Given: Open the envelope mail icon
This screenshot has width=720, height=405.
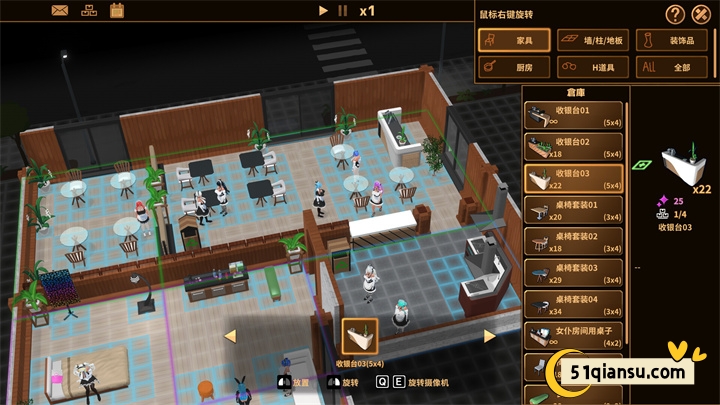Looking at the screenshot, I should click(60, 11).
